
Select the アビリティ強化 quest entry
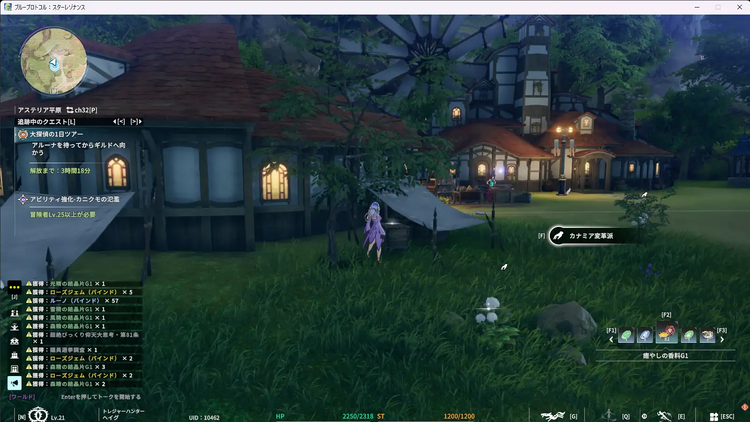point(70,199)
